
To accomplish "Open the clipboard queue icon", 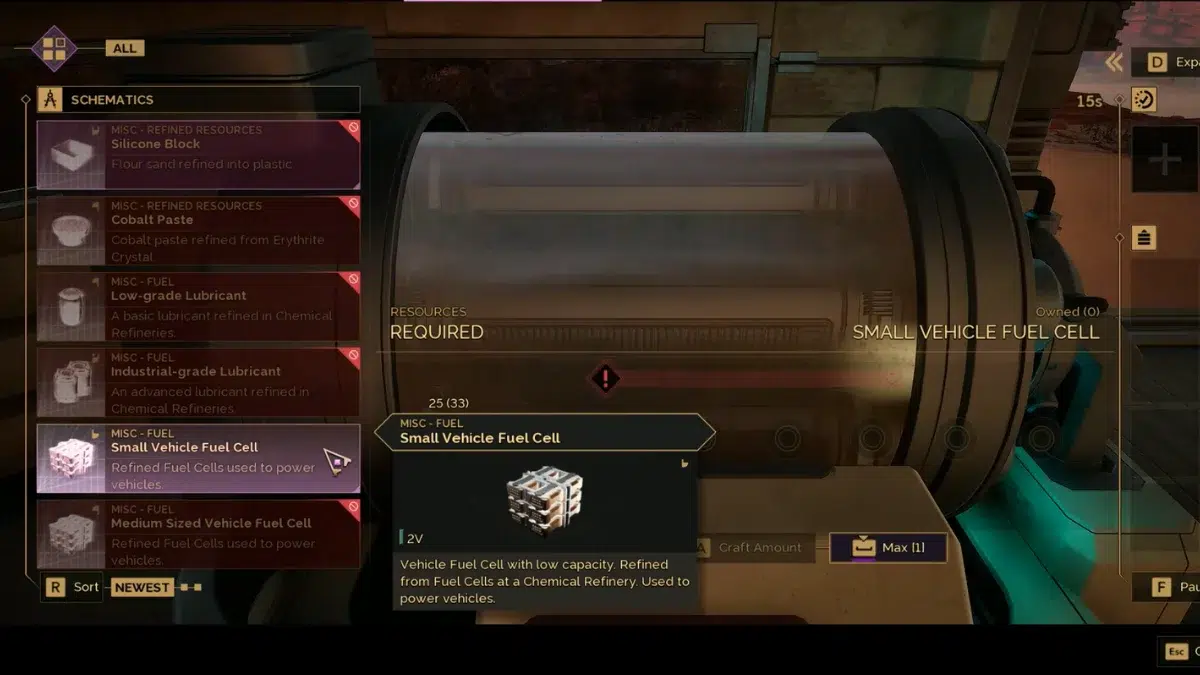I will point(1144,238).
